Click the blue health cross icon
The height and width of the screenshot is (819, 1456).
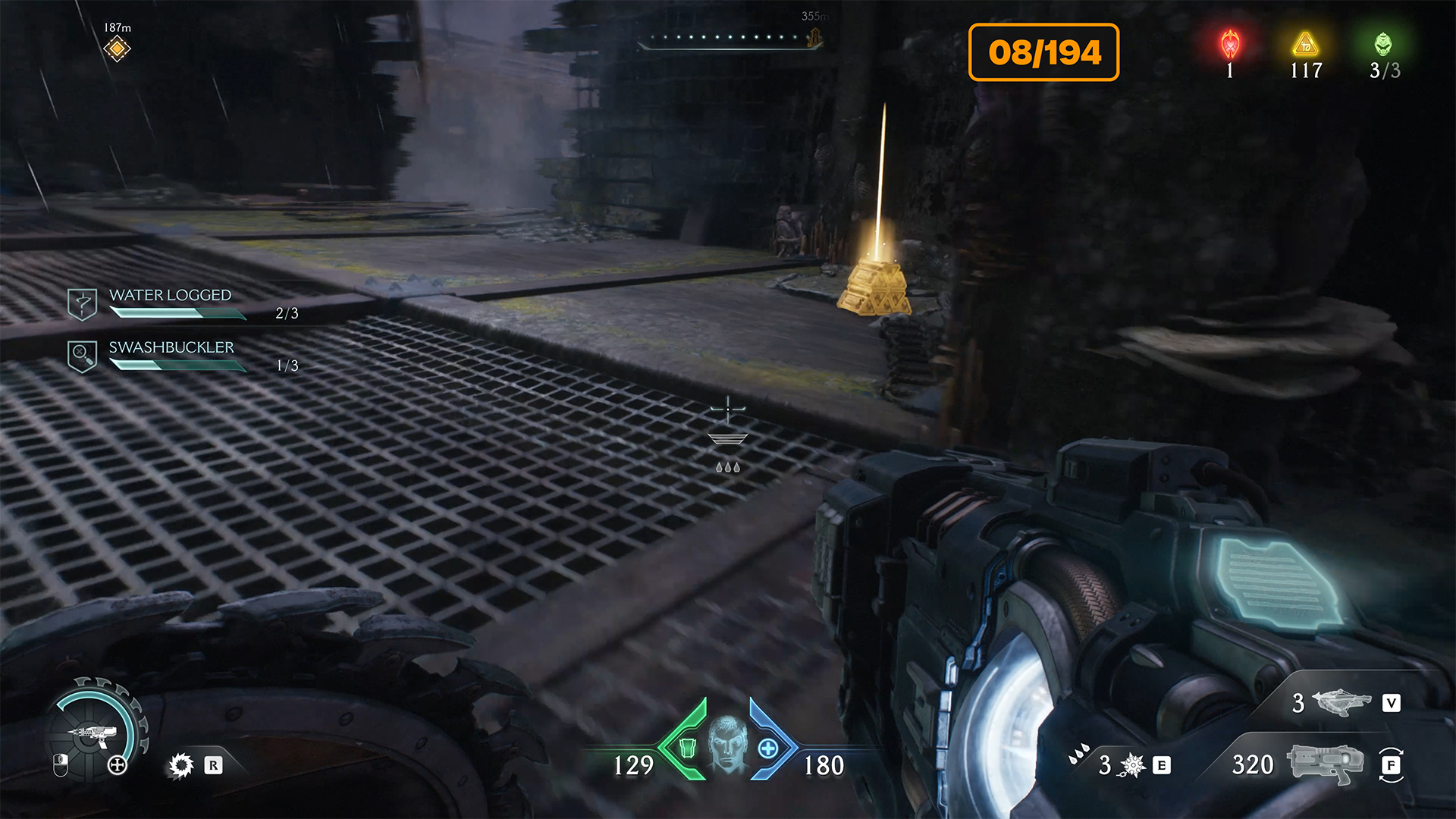point(768,748)
